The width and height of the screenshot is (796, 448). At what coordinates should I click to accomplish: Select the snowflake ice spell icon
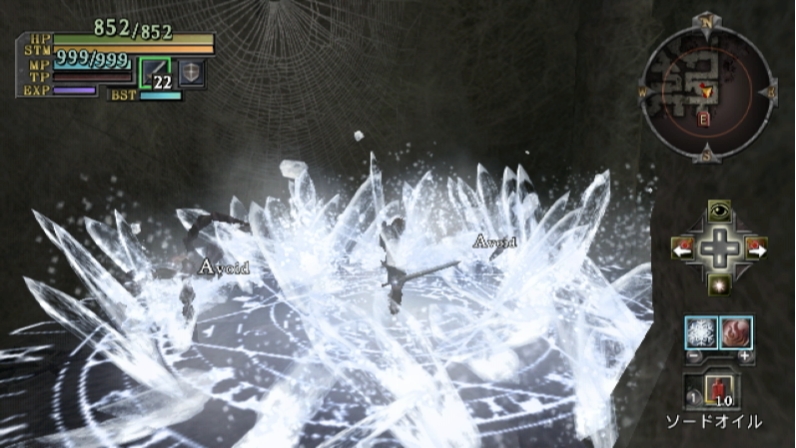pos(700,331)
